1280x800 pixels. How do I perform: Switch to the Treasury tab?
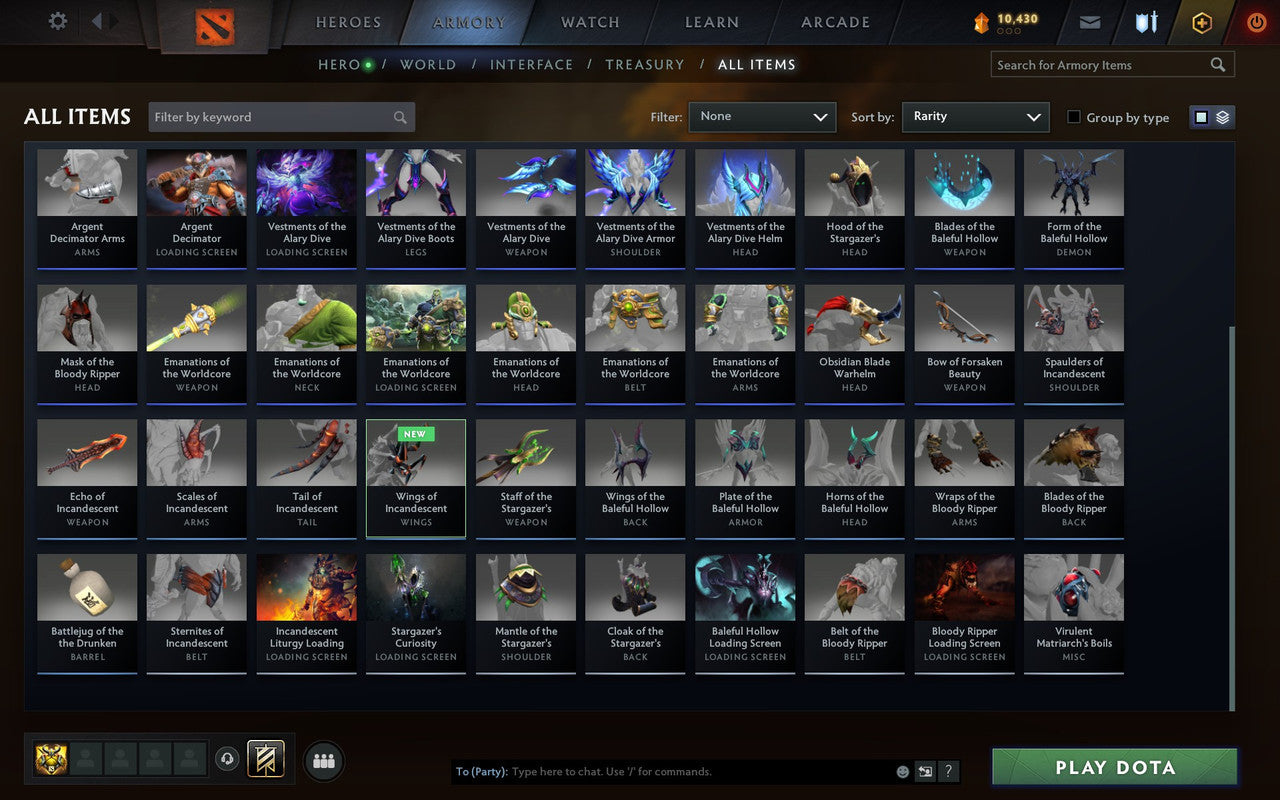(644, 64)
